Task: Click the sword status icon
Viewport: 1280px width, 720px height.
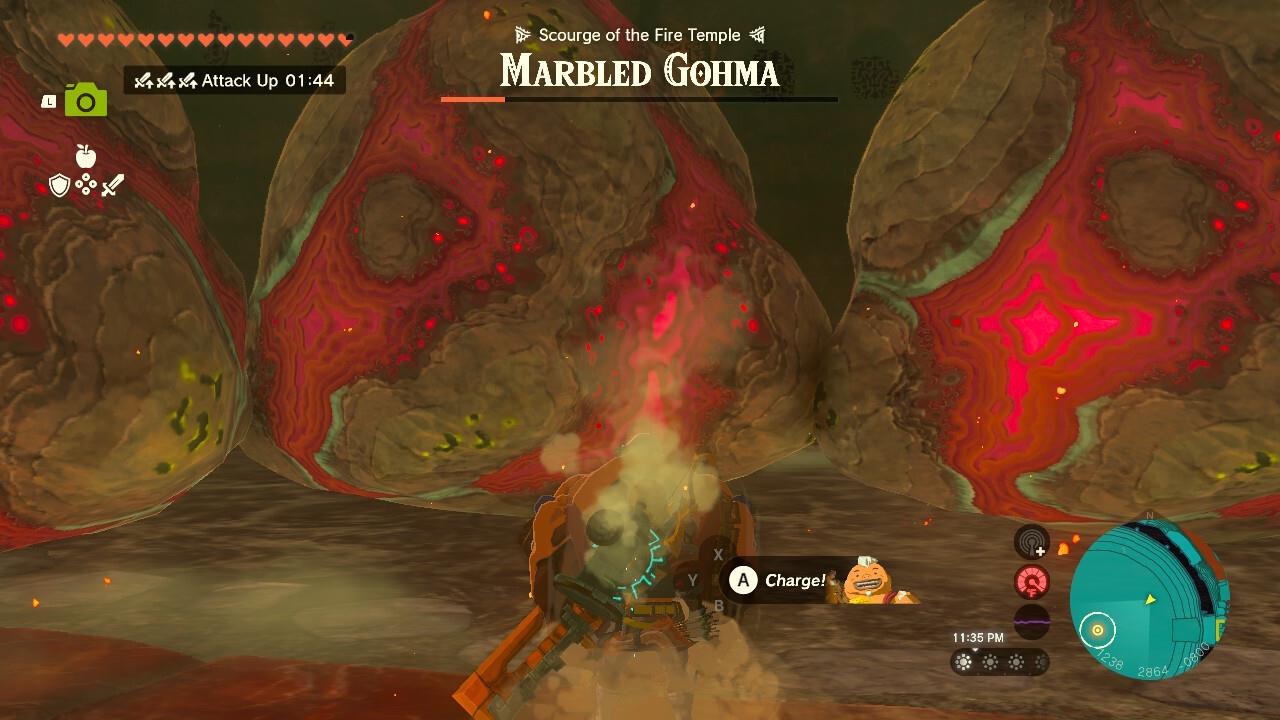Action: 113,186
